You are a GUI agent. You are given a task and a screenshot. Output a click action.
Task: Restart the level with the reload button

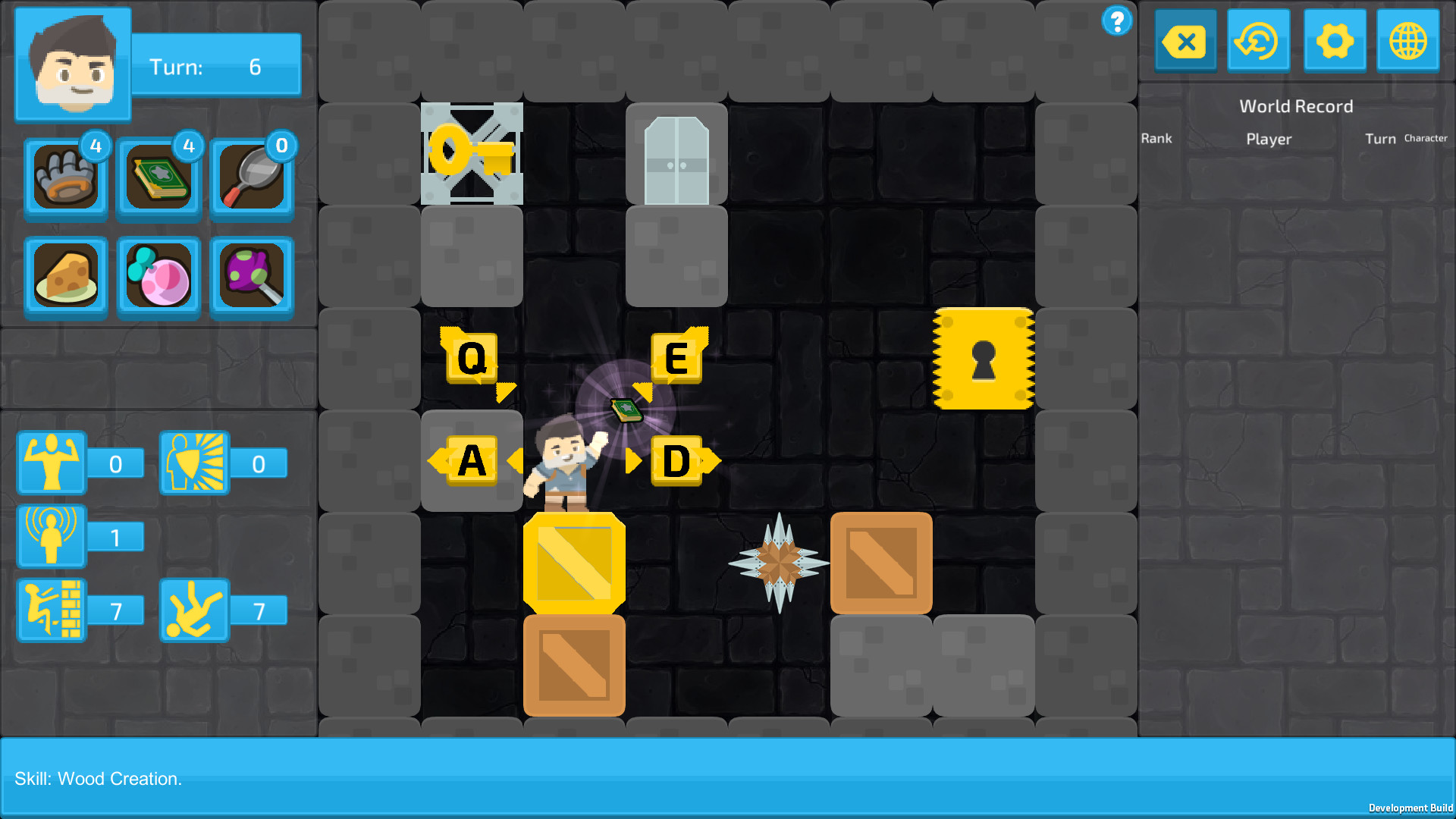[1258, 41]
